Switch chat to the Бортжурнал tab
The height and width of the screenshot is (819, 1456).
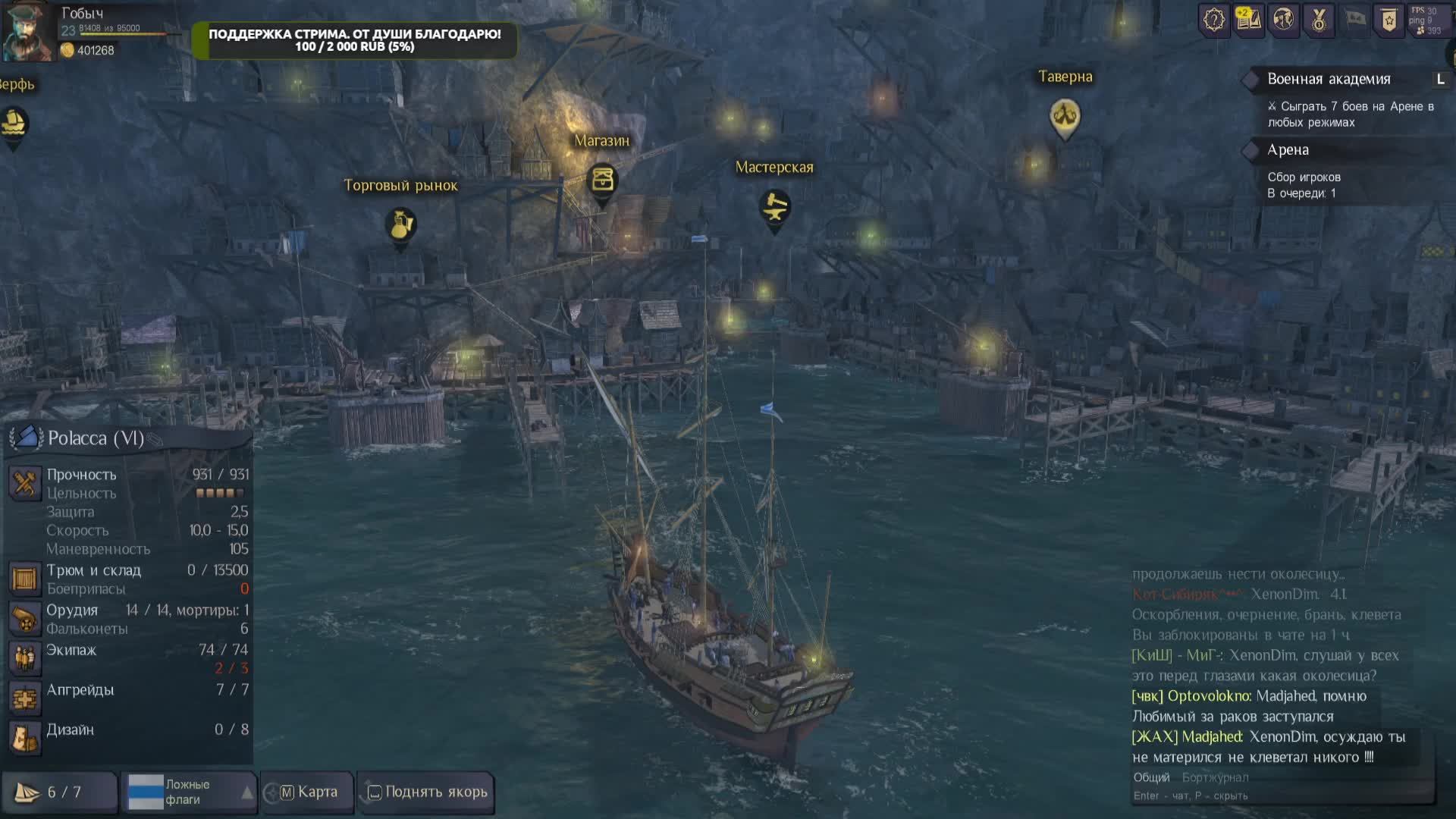[1215, 777]
